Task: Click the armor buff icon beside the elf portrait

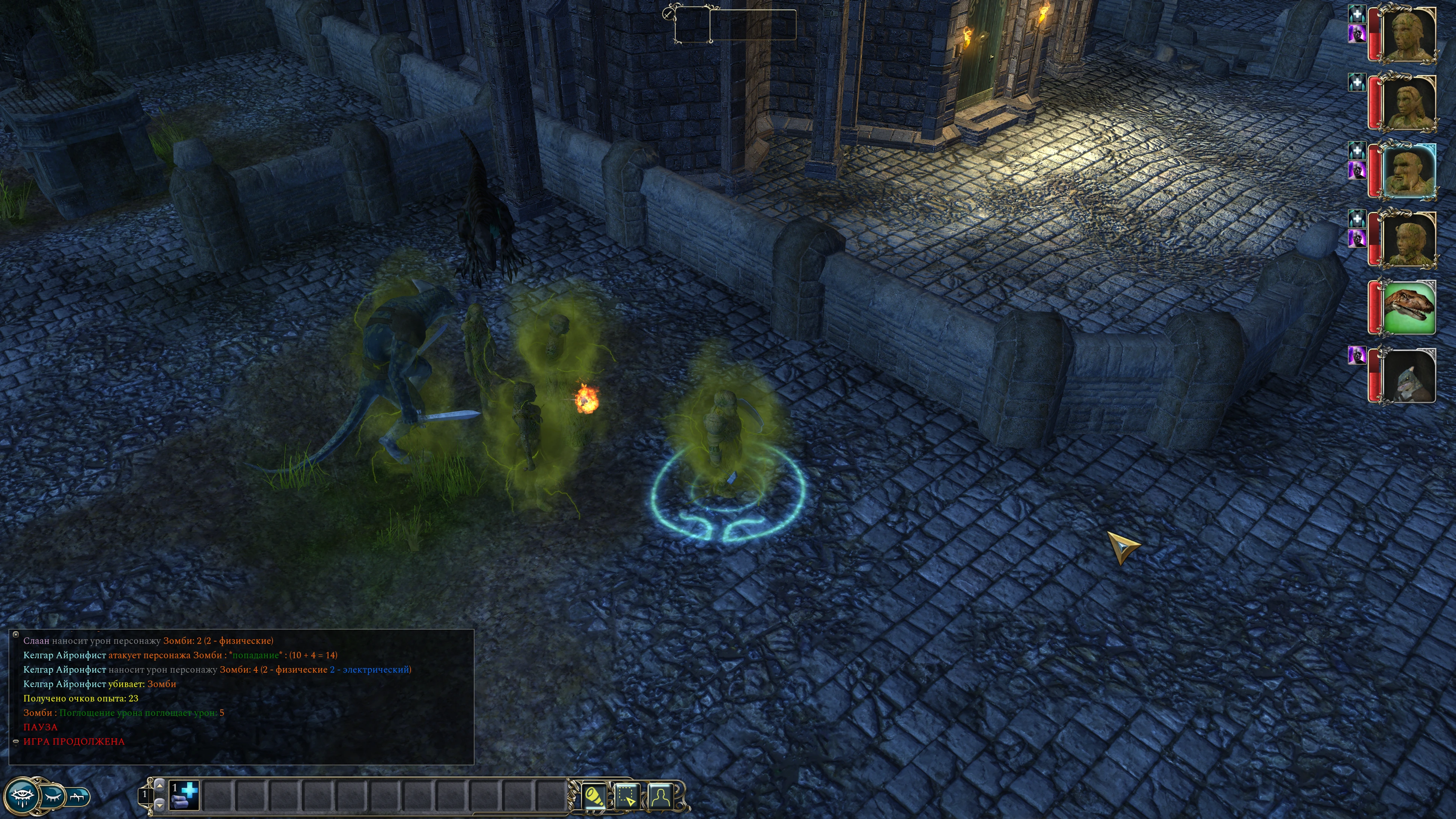Action: [1357, 83]
